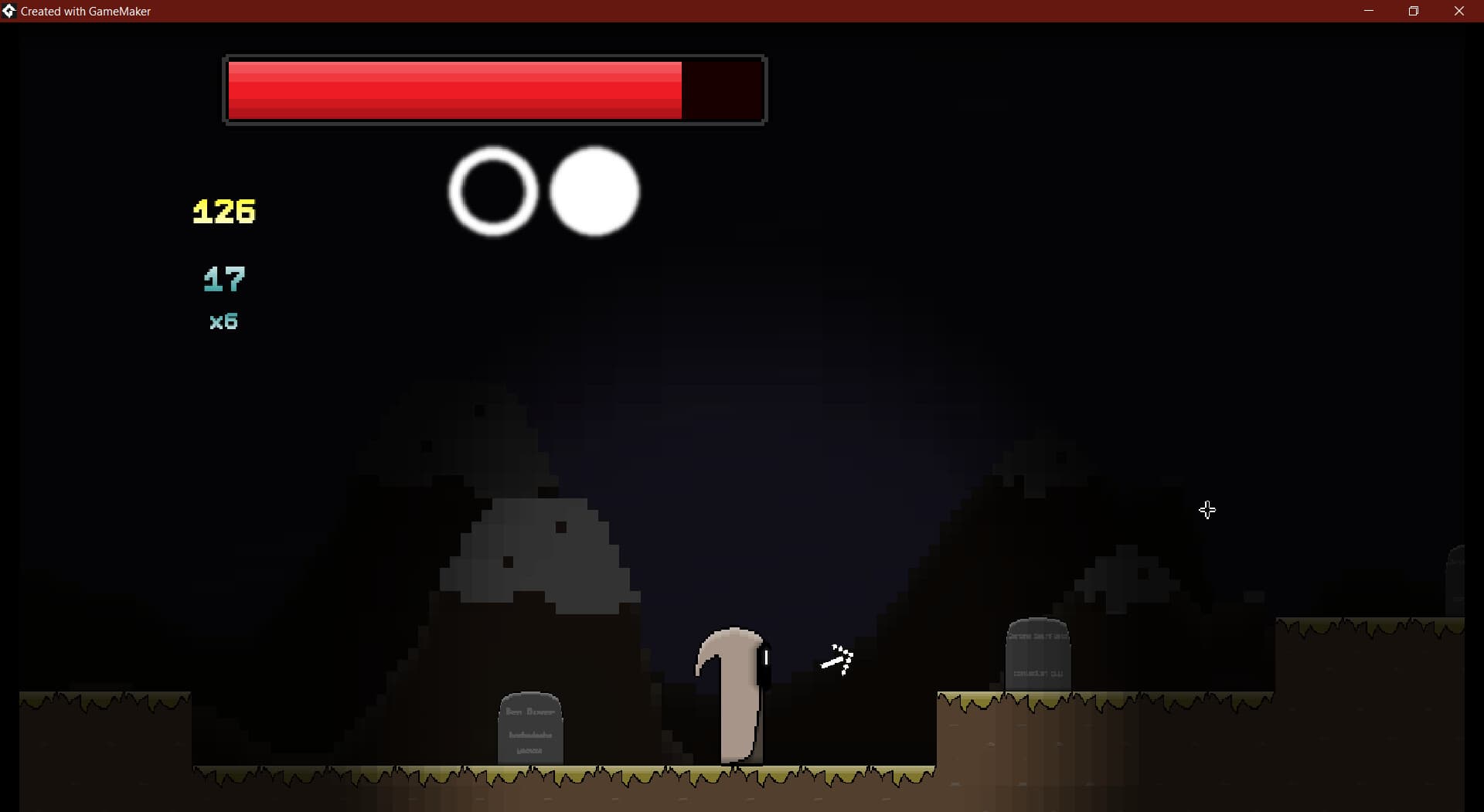
Task: Select the yellow score counter reading 126
Action: click(223, 210)
